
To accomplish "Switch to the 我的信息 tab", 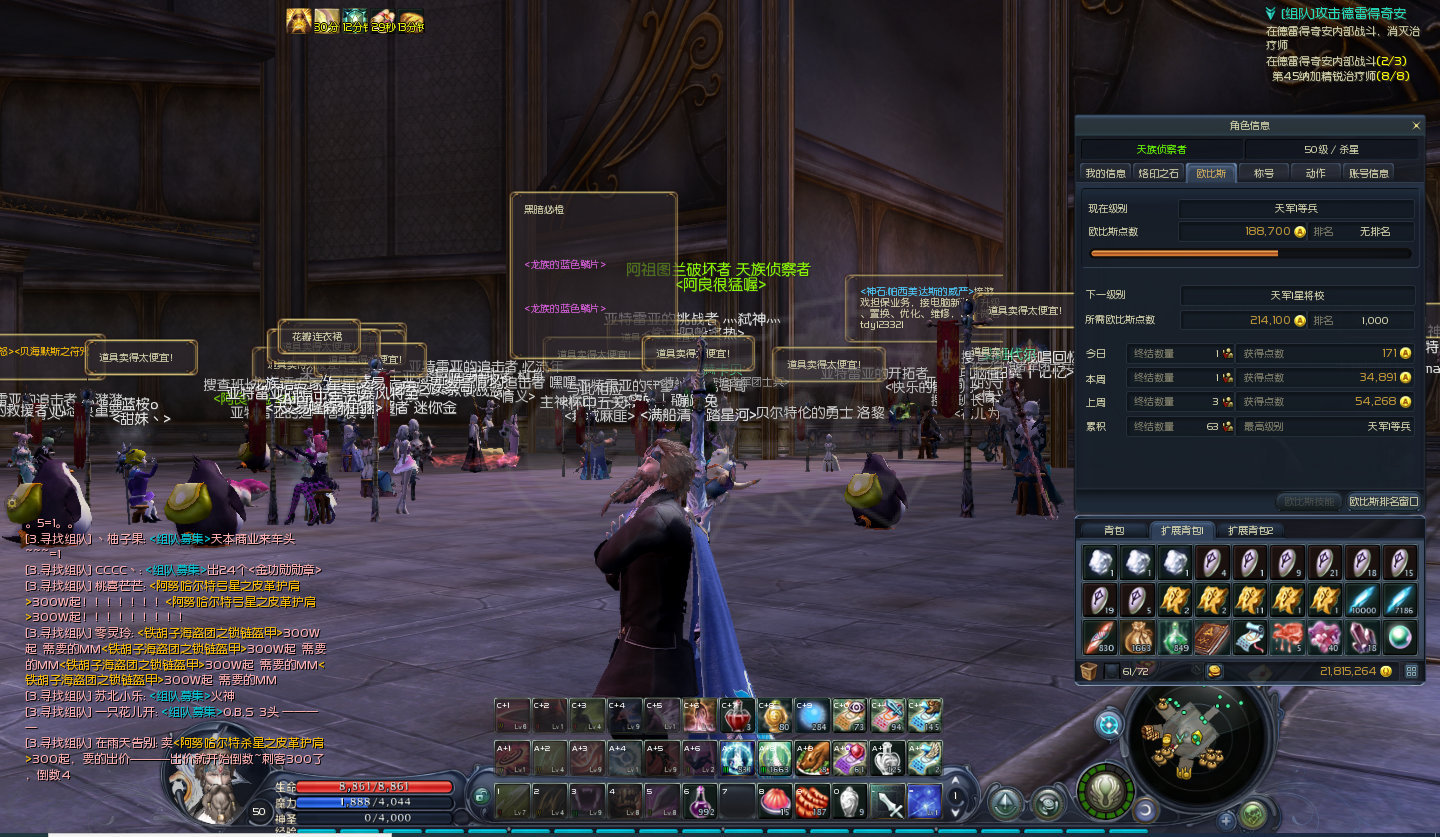I will (1106, 173).
